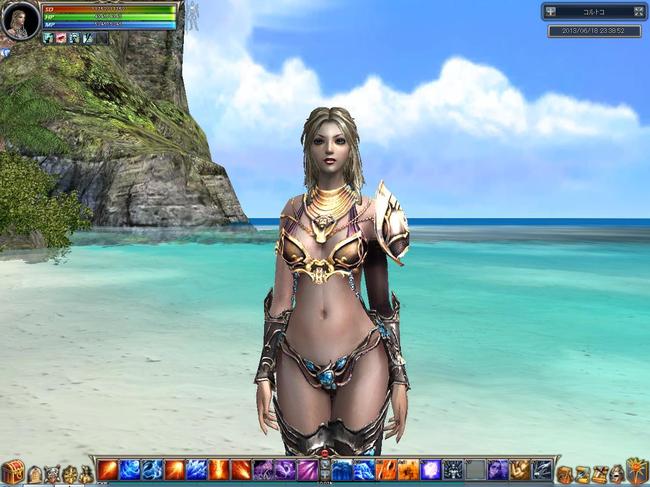Activate the golden fist skill
The height and width of the screenshot is (487, 650).
coord(519,470)
